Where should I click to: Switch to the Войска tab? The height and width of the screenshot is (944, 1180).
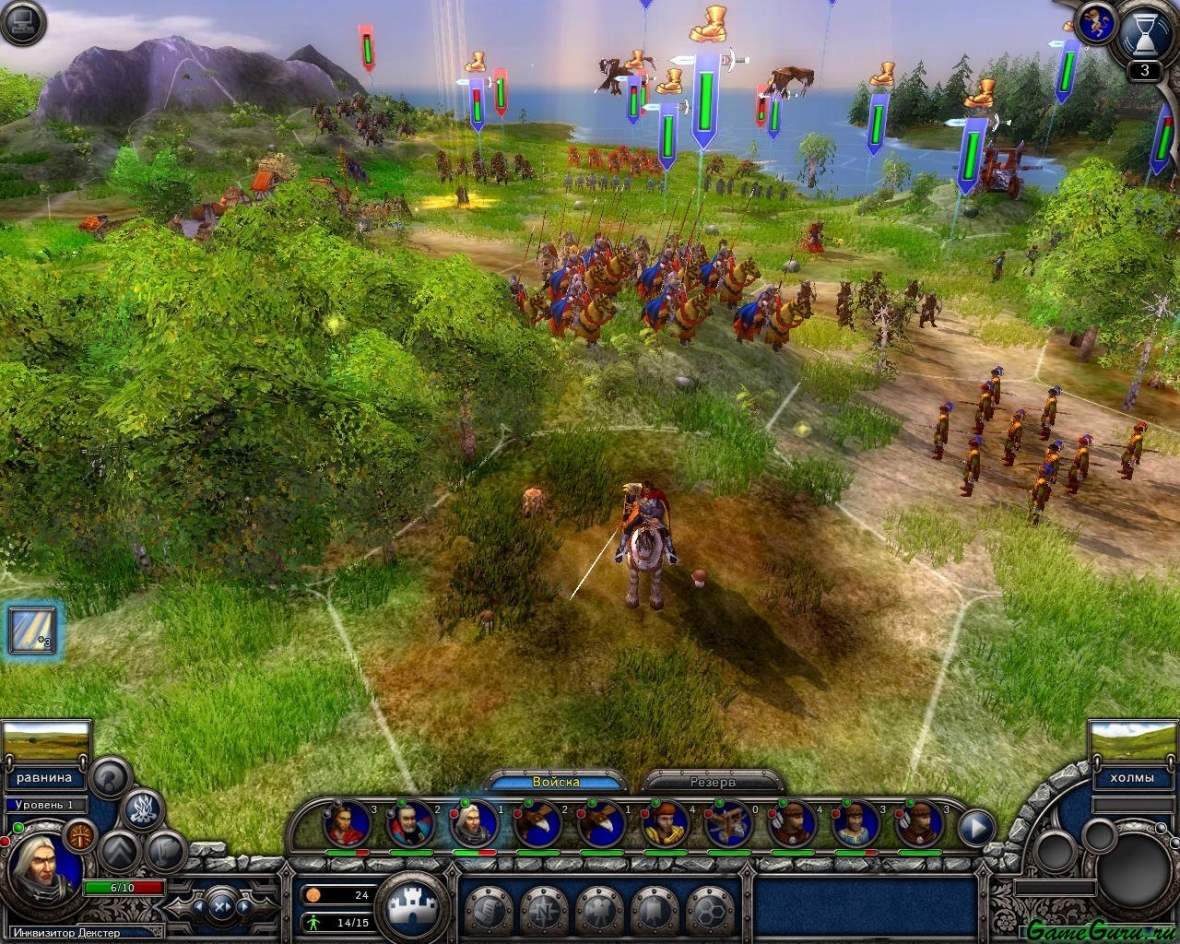556,781
